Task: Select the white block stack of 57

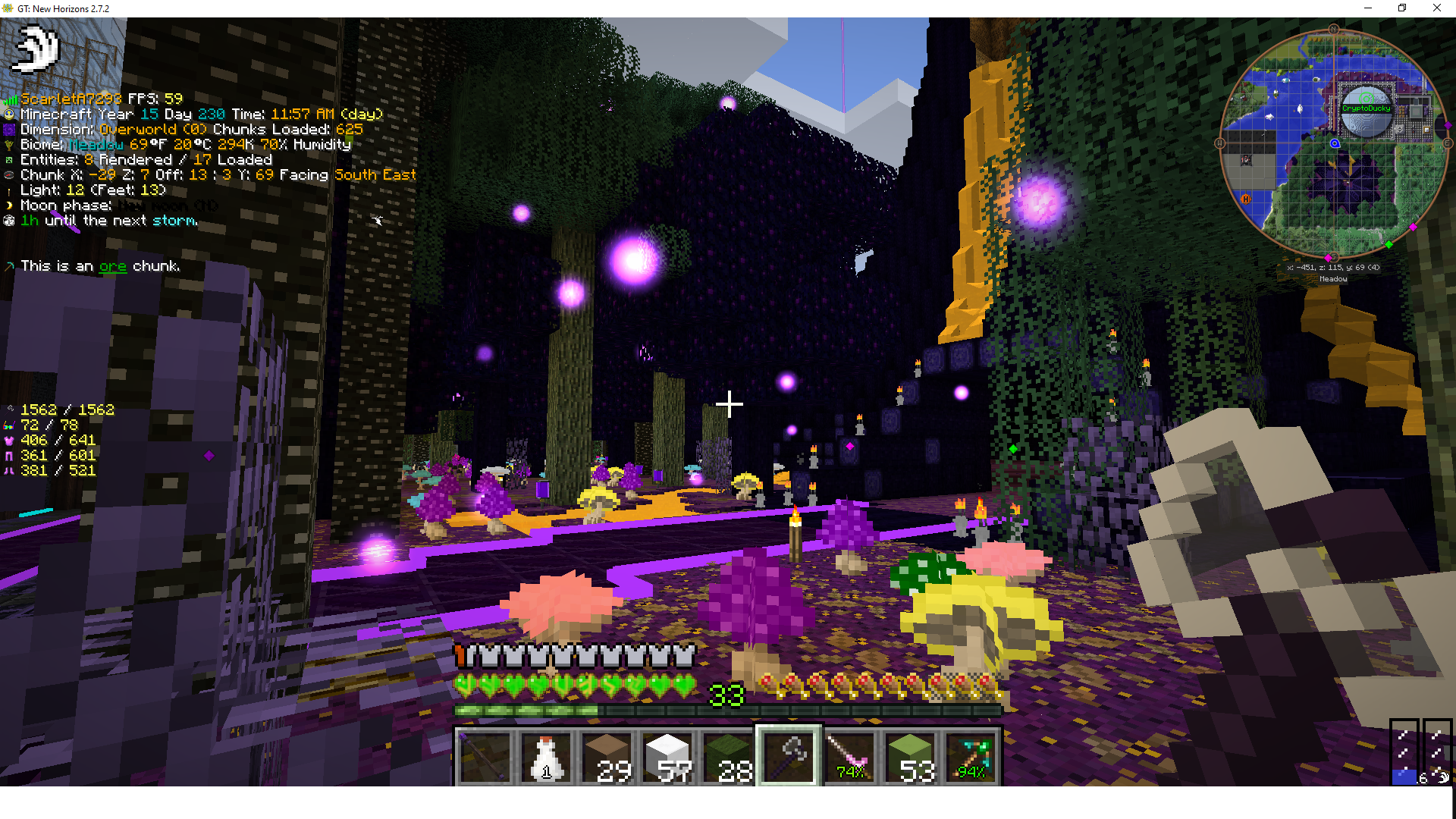Action: pyautogui.click(x=667, y=755)
